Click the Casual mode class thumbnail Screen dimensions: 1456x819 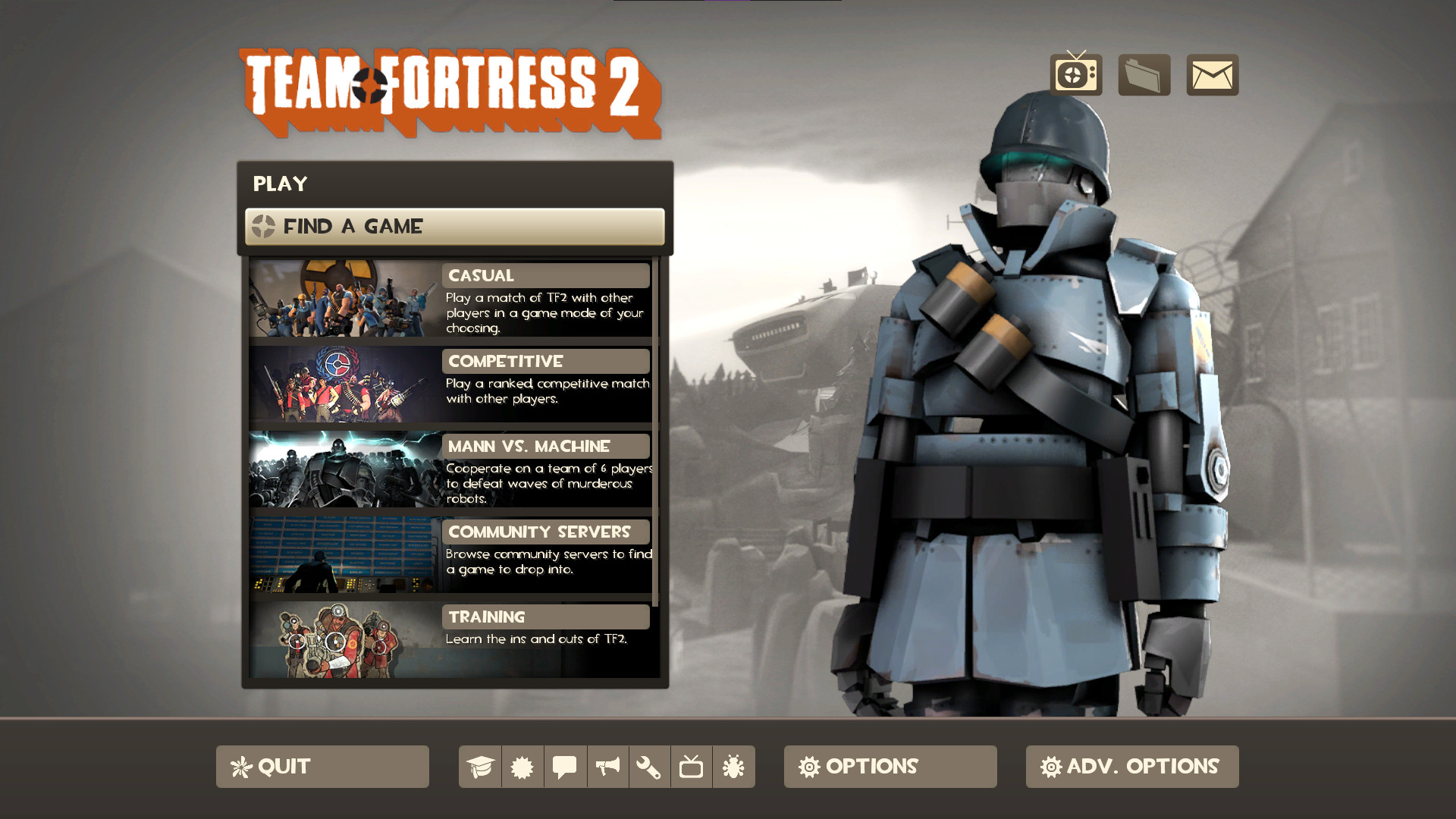341,300
